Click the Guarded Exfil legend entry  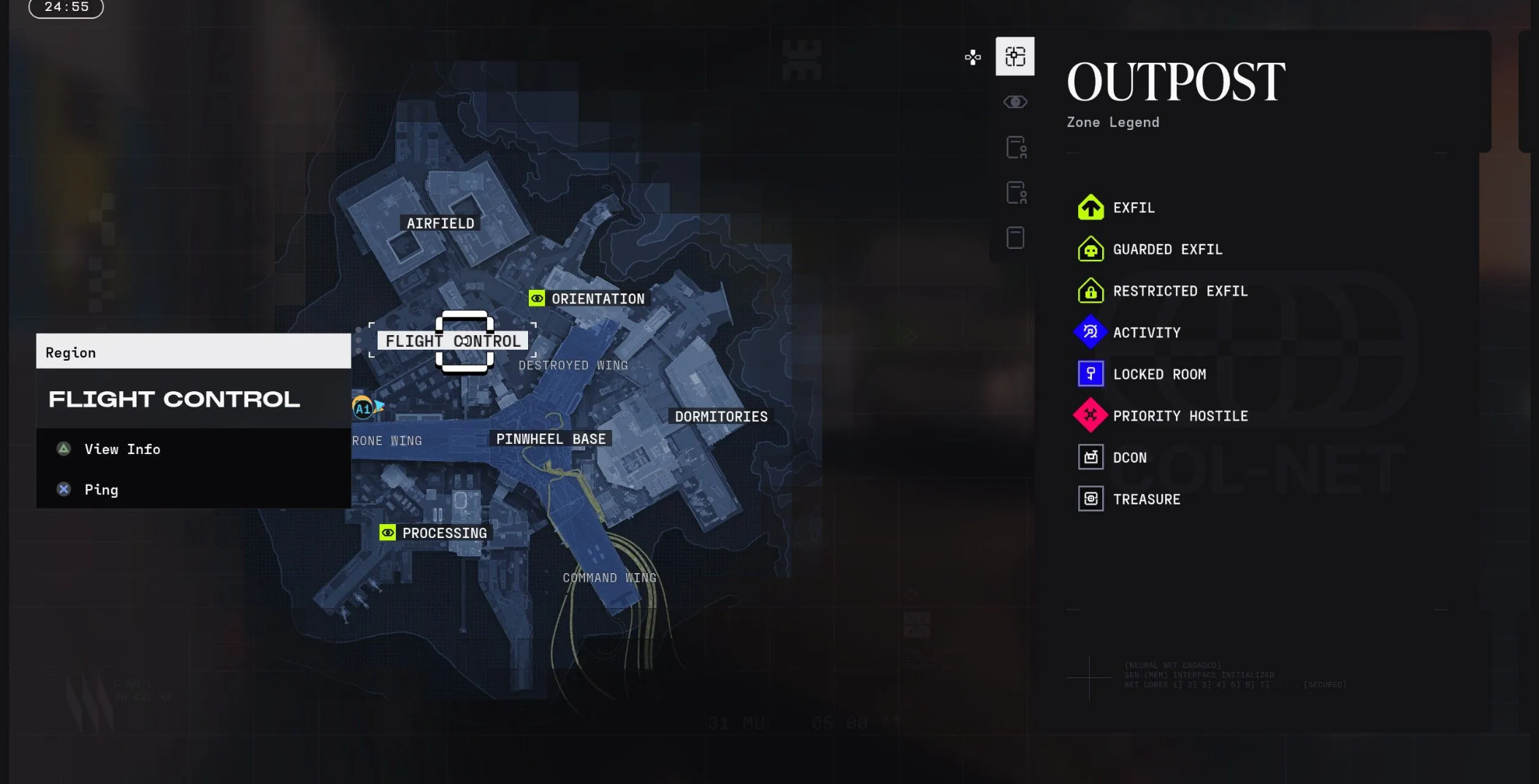pyautogui.click(x=1166, y=250)
